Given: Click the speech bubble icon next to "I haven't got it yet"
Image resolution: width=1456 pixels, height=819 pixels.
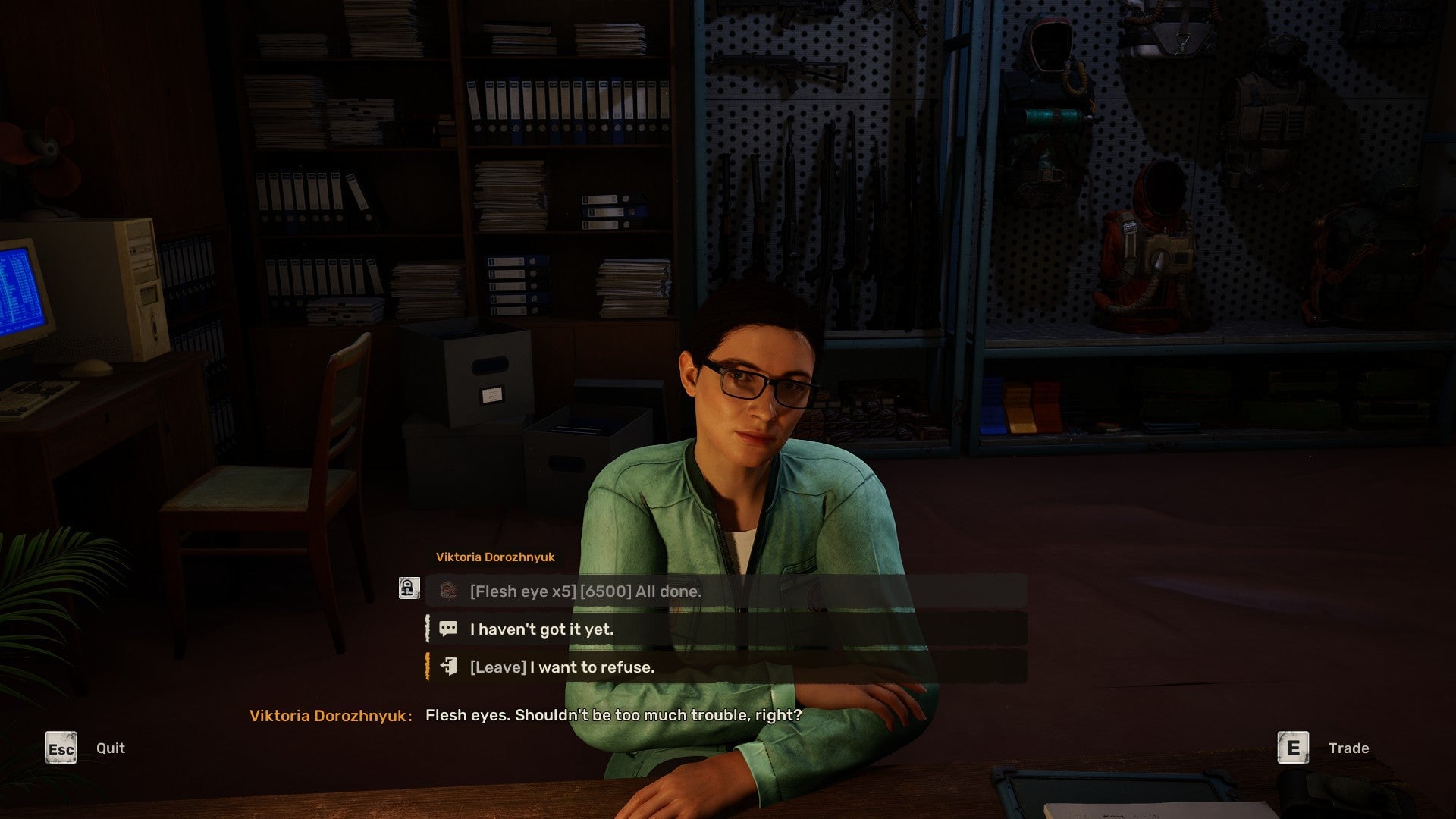Looking at the screenshot, I should (x=449, y=629).
